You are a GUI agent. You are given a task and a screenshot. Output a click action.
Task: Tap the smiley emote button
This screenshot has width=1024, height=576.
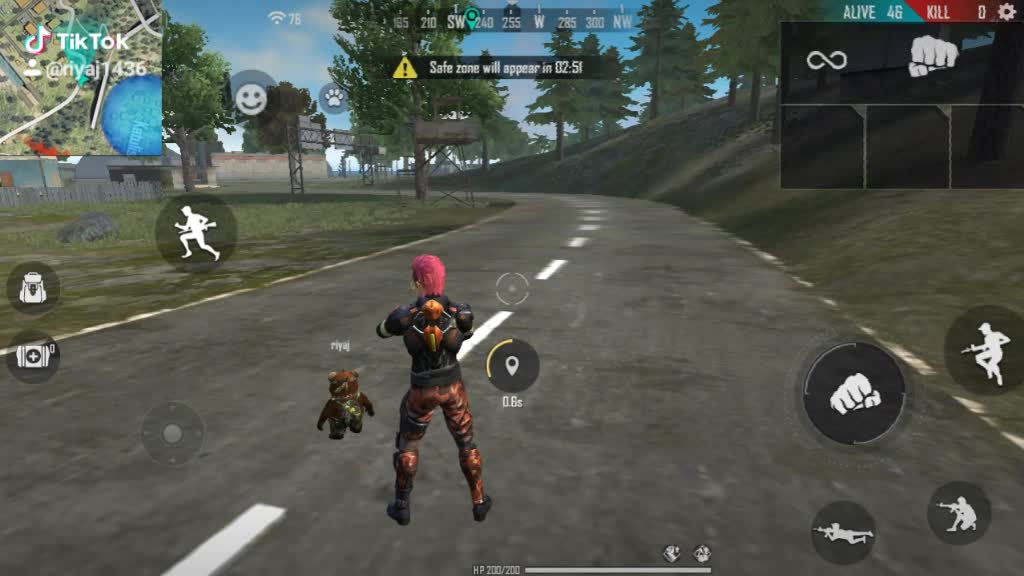point(252,97)
